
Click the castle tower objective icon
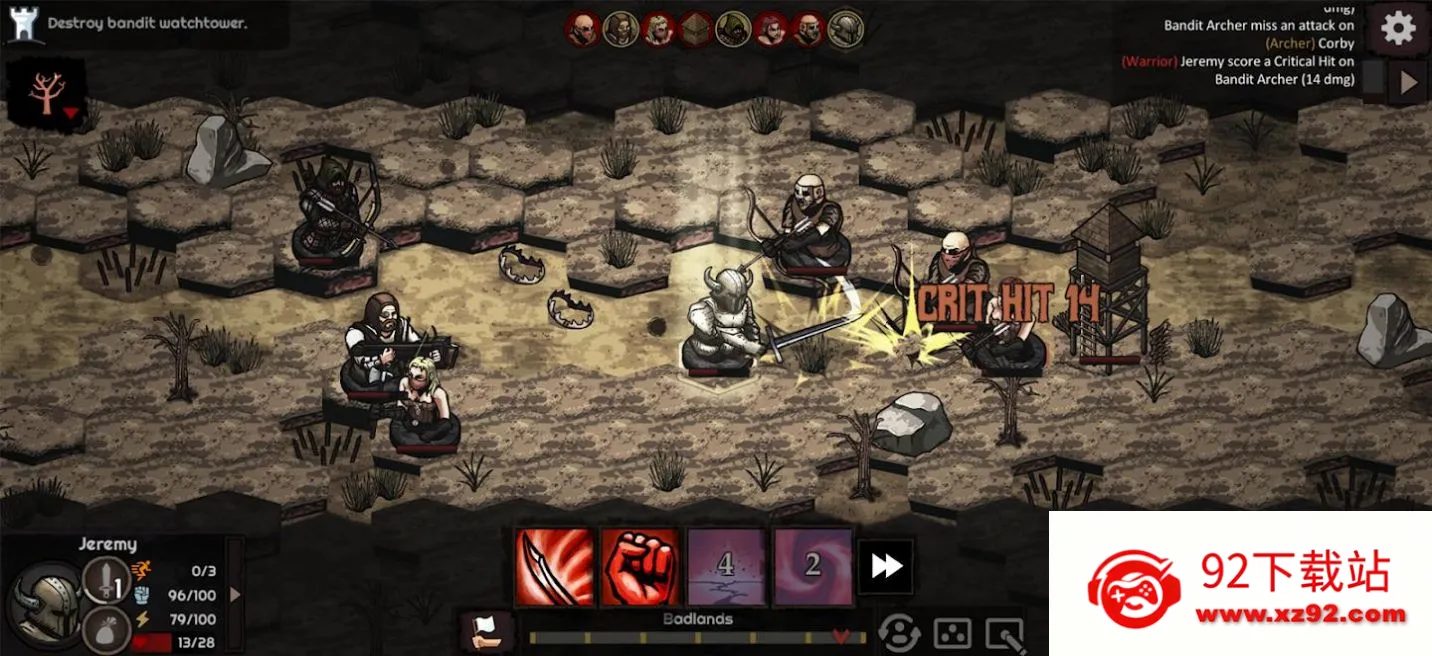[x=21, y=24]
